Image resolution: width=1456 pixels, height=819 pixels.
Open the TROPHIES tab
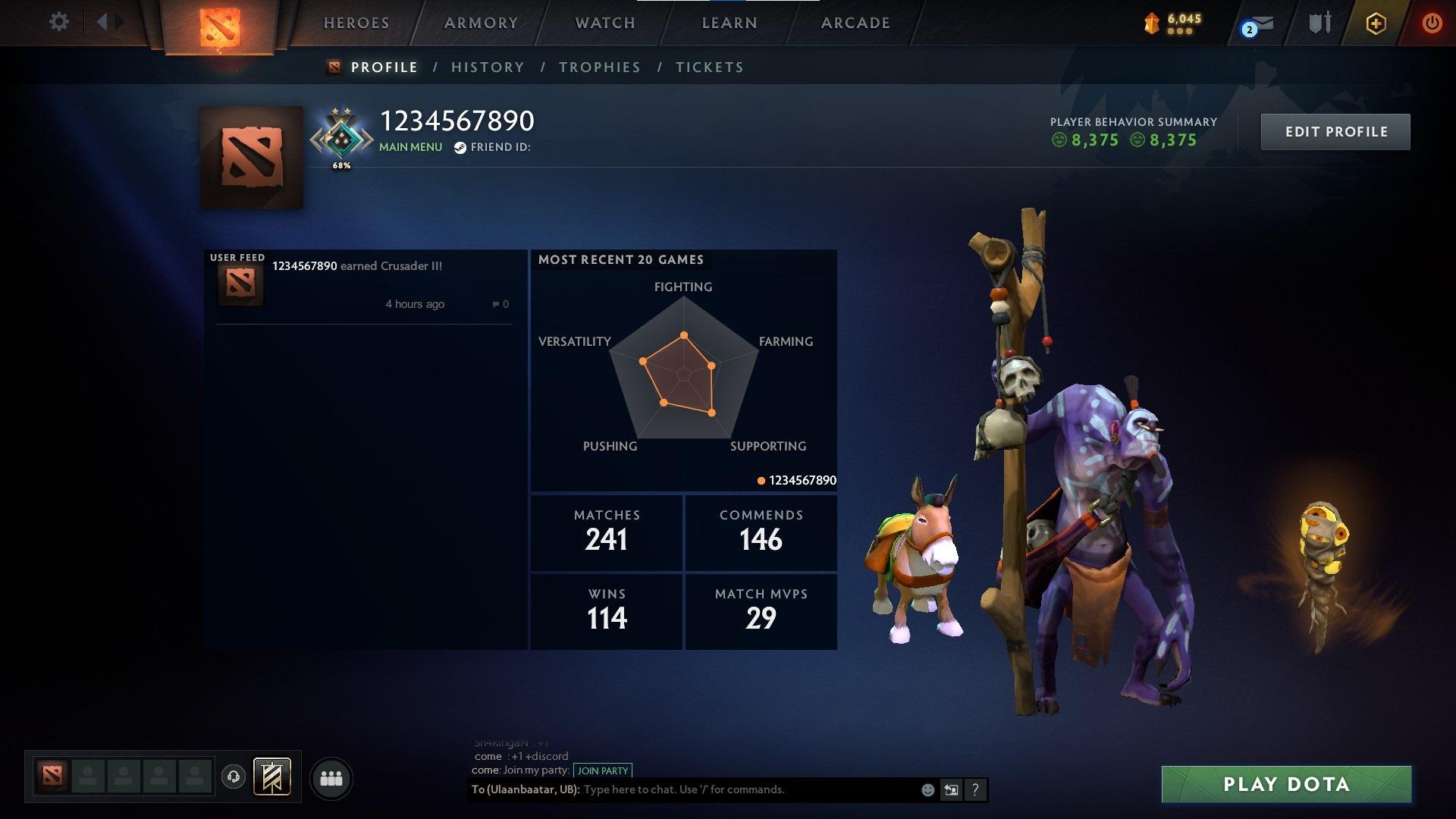(x=600, y=67)
